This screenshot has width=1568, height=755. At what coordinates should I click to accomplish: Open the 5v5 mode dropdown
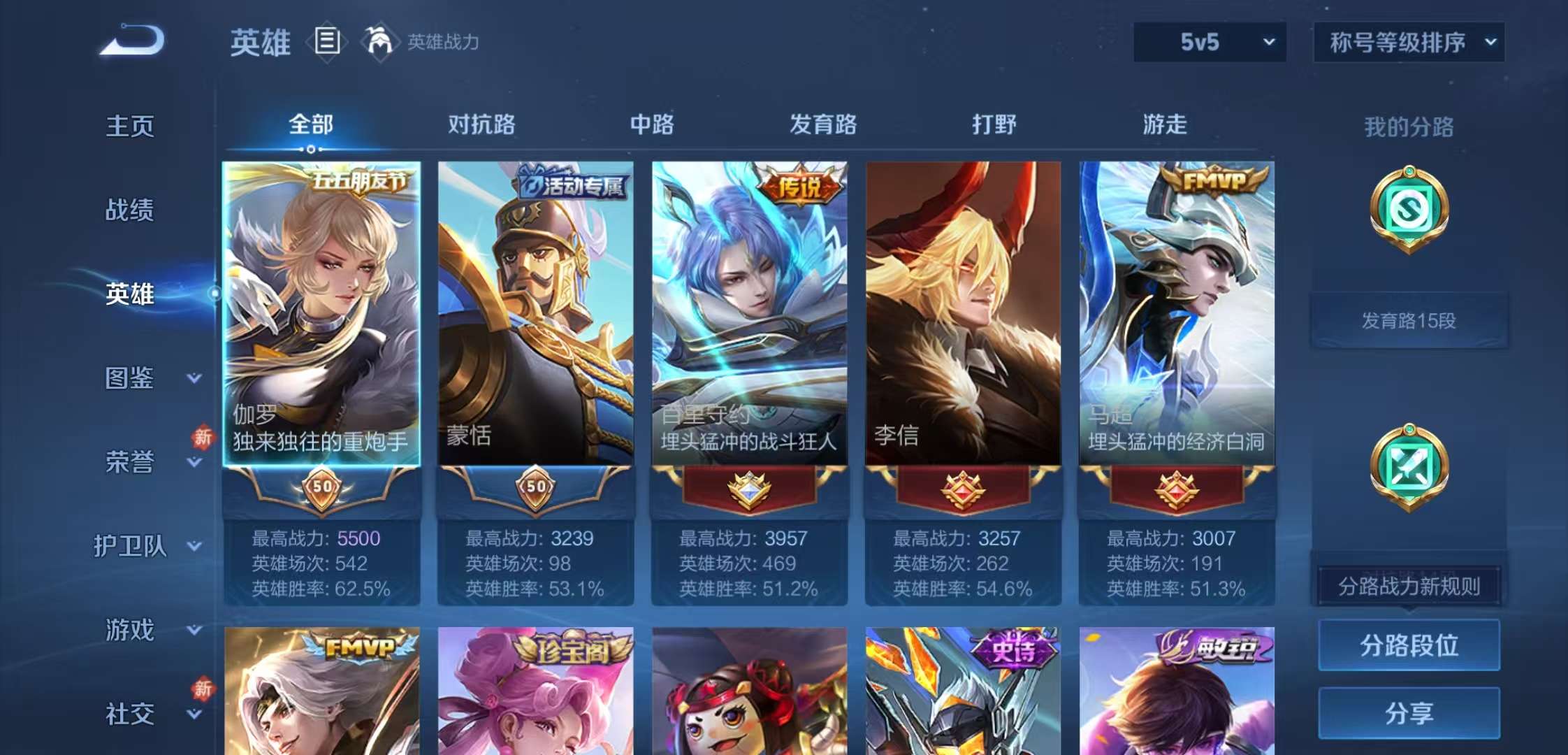(x=1209, y=42)
